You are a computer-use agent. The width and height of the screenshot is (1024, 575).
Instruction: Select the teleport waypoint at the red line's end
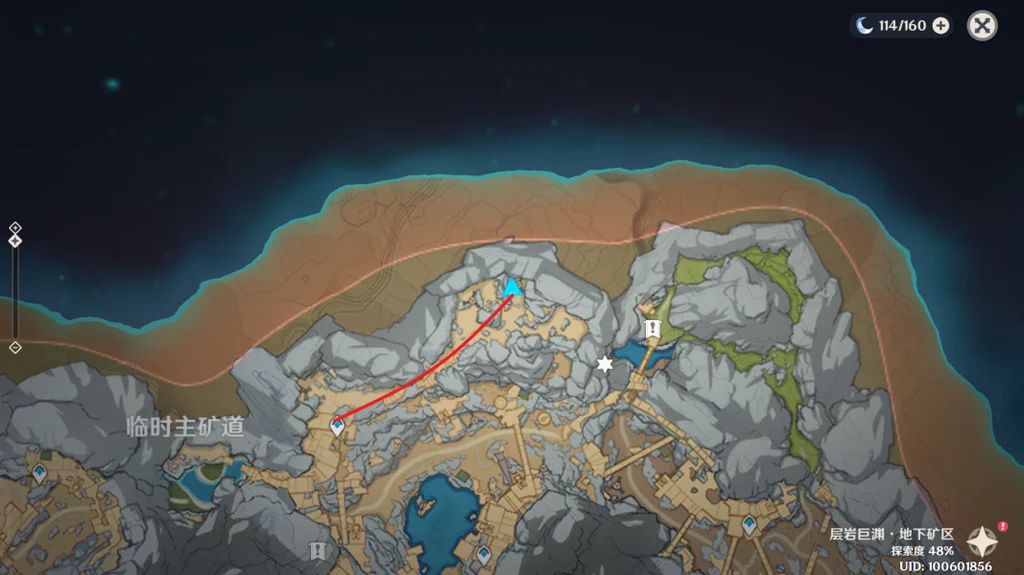coord(337,426)
